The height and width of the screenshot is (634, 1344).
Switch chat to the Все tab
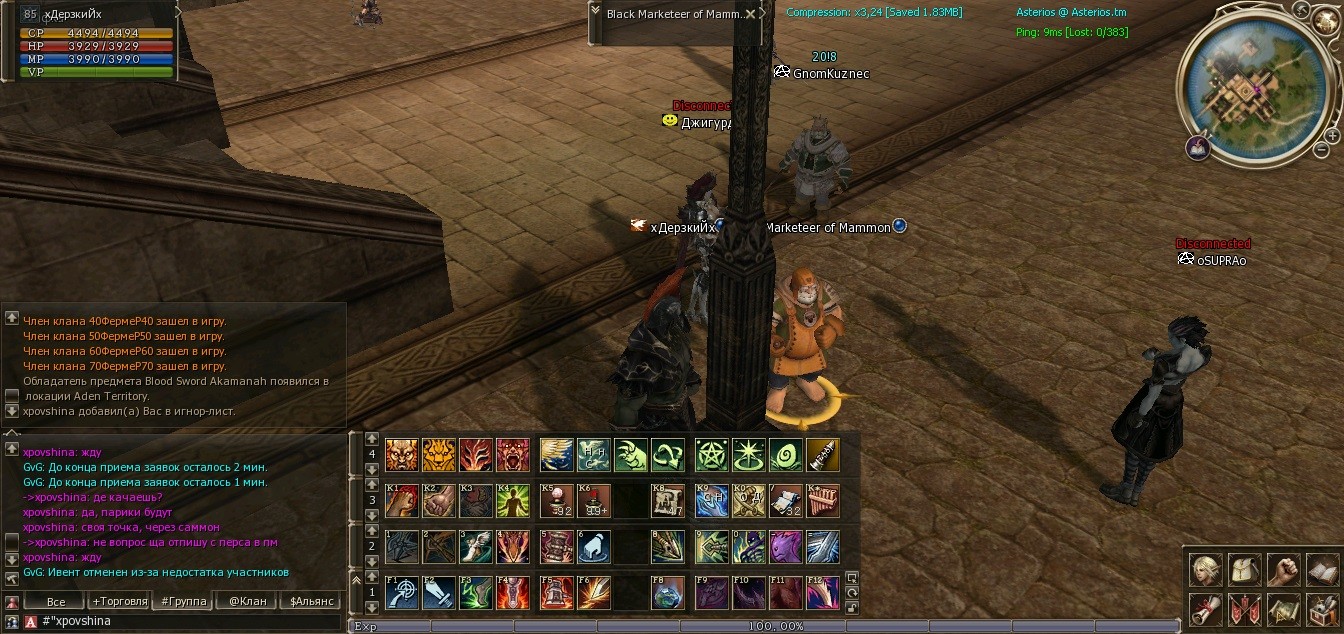pos(56,601)
